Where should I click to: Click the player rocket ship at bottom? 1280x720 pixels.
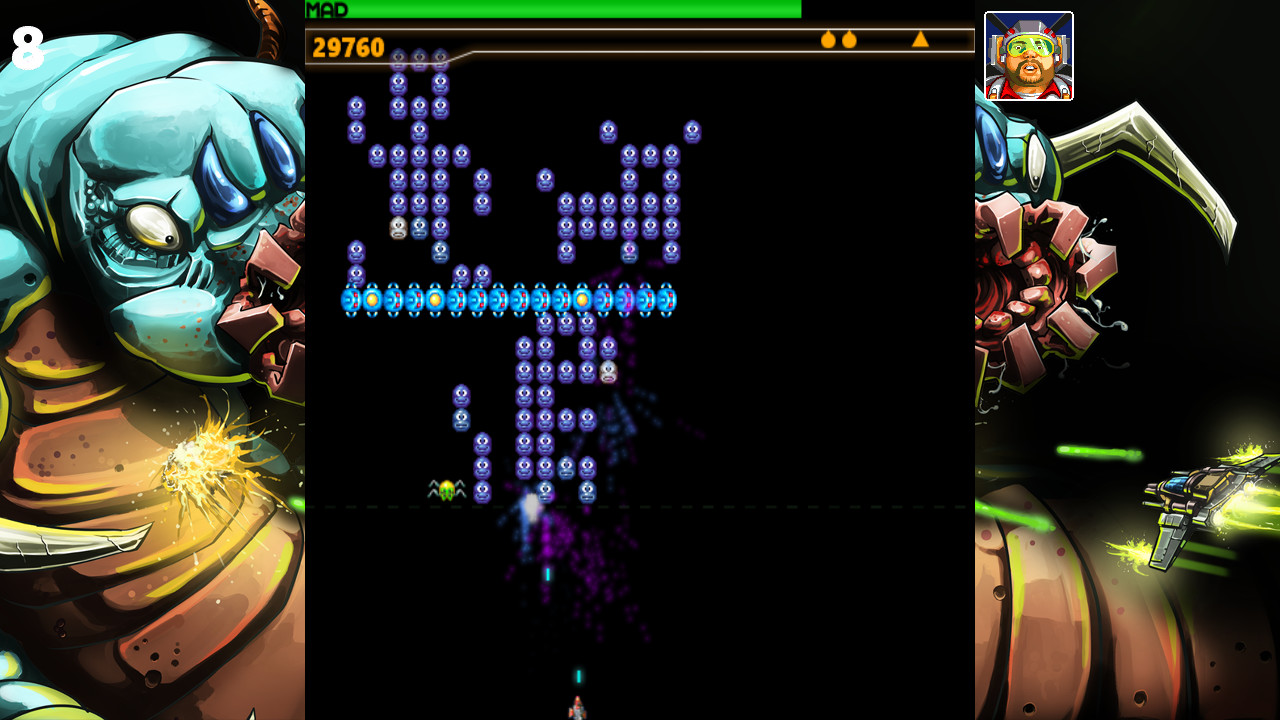578,704
